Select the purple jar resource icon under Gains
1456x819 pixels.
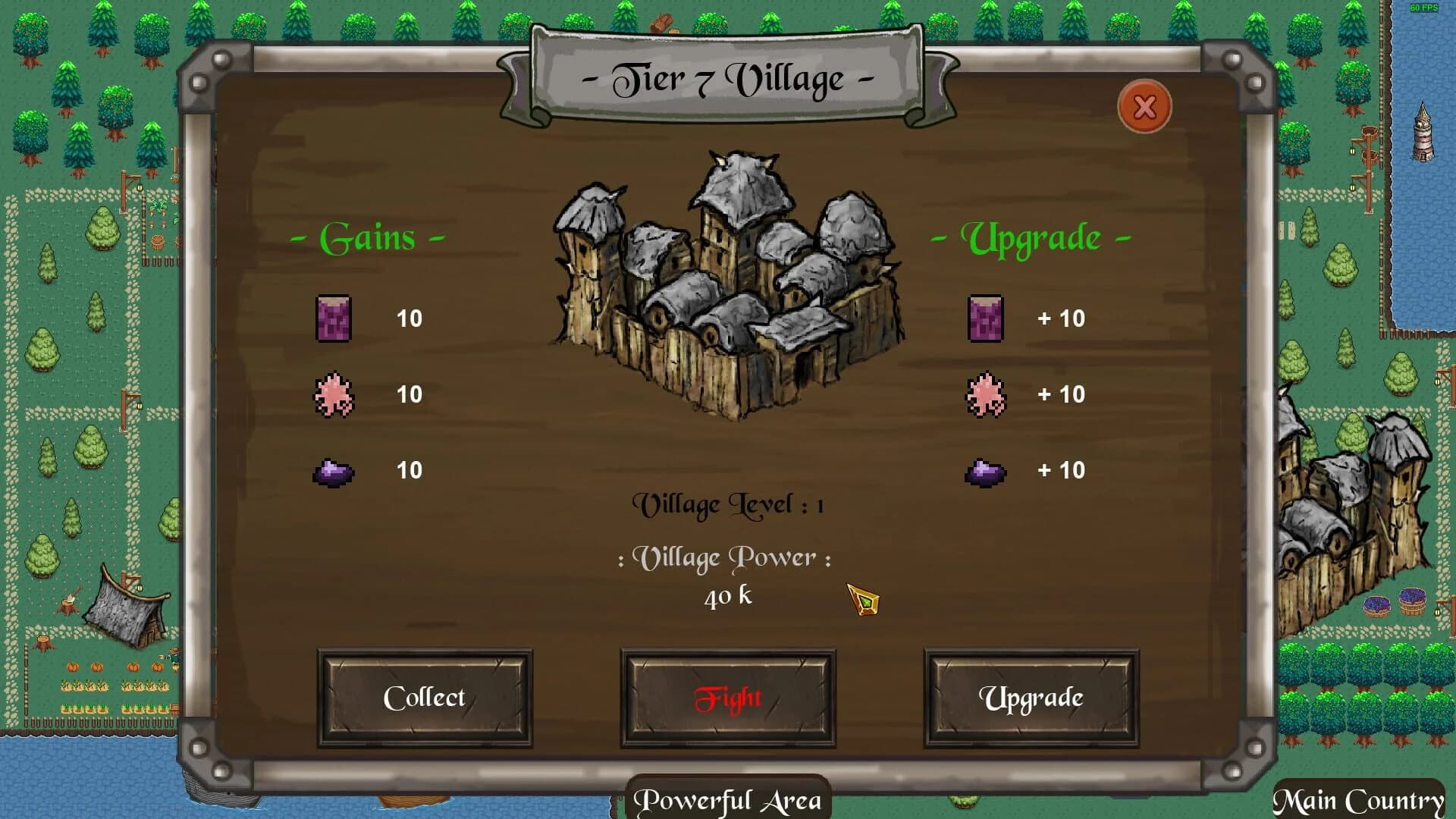[x=334, y=319]
